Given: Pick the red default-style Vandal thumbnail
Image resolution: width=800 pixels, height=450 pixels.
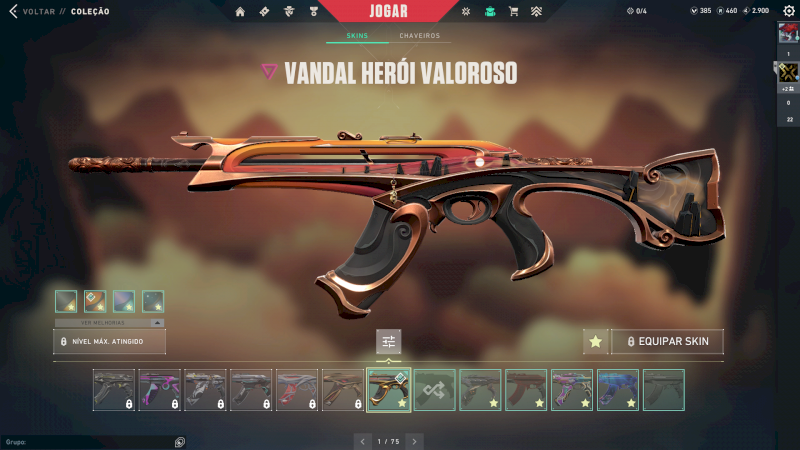Looking at the screenshot, I should pos(526,390).
